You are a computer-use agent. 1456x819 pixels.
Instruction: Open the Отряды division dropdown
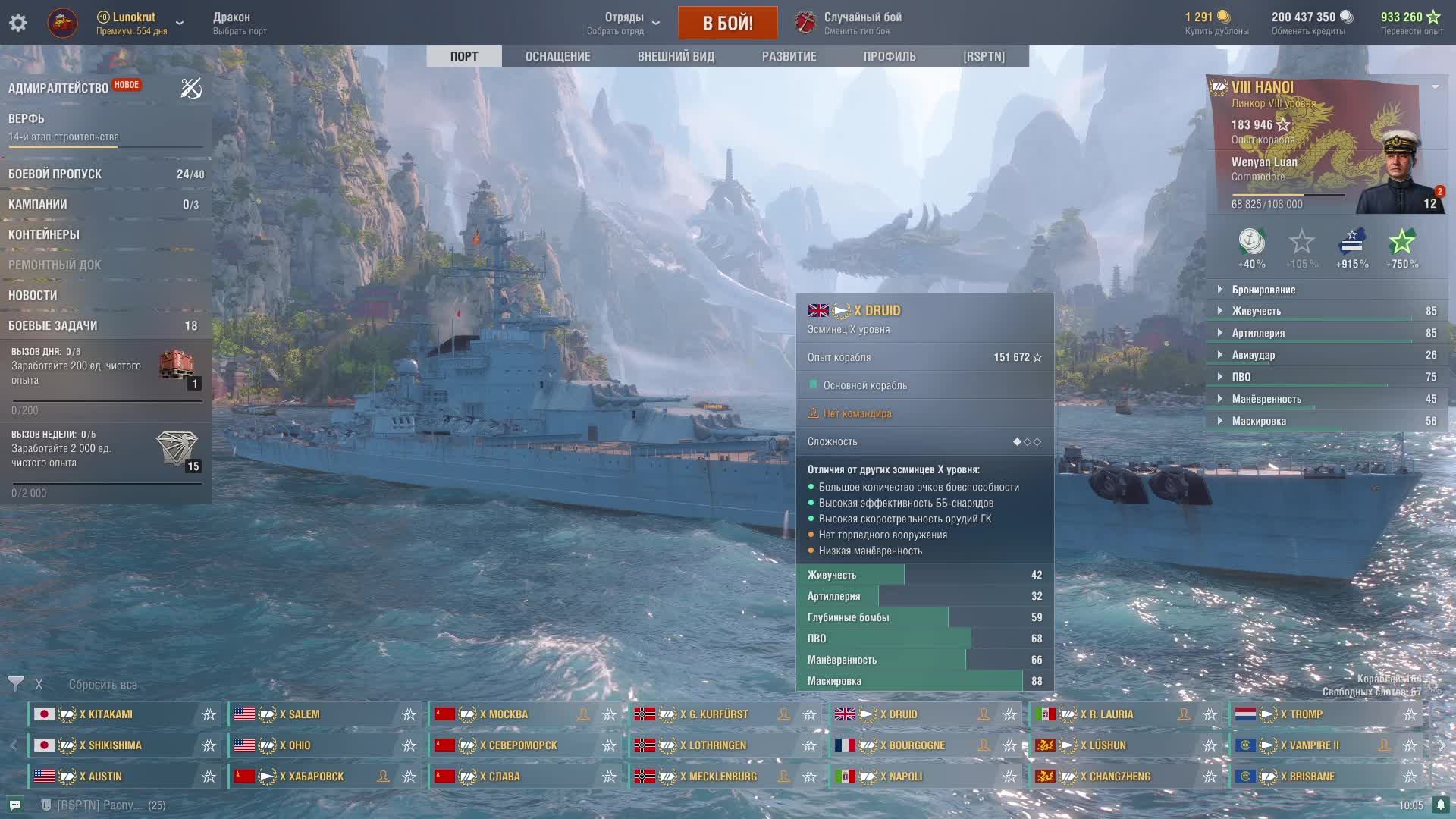coord(624,23)
